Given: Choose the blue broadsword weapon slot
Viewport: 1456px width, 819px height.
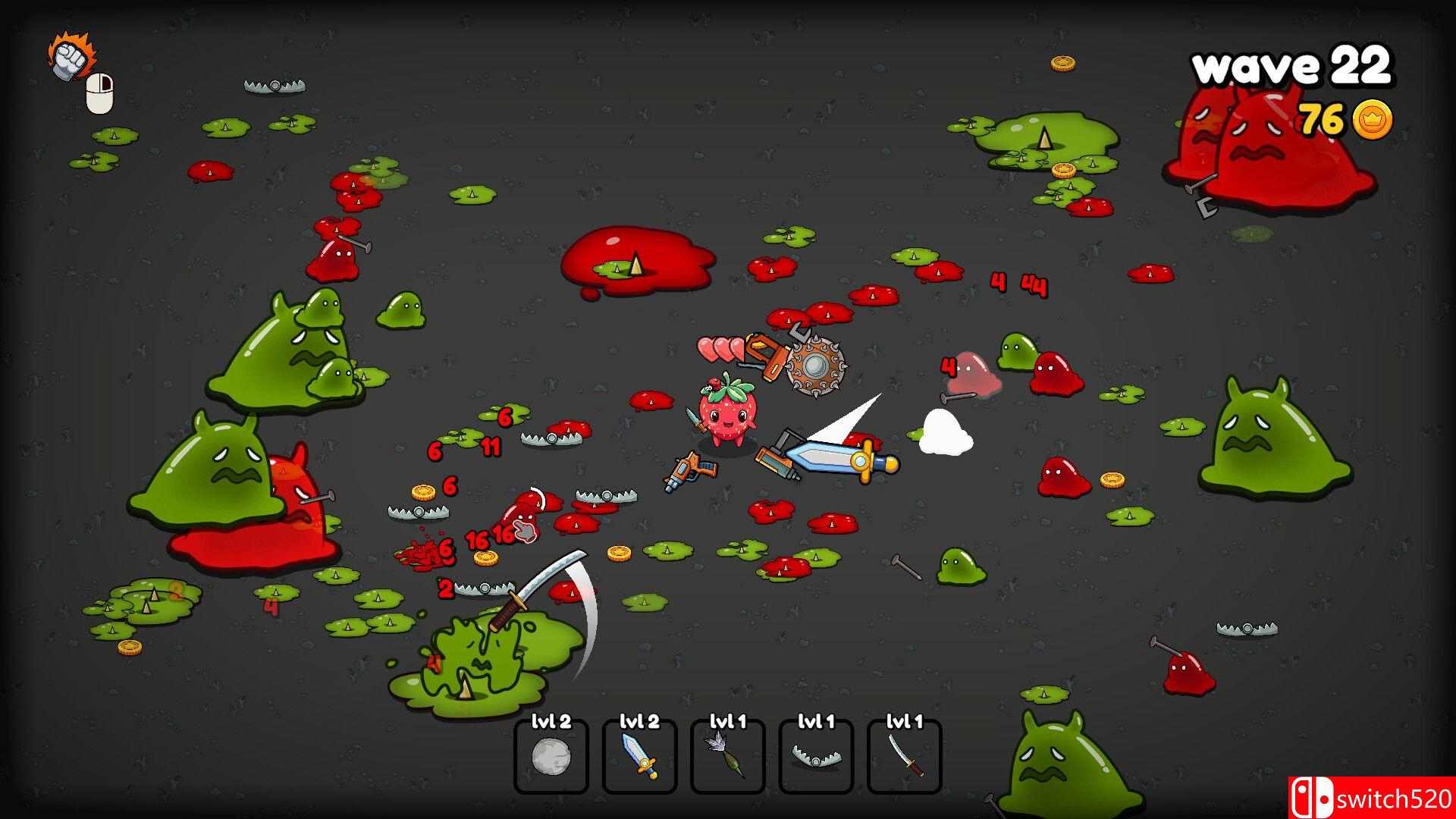Looking at the screenshot, I should 639,755.
